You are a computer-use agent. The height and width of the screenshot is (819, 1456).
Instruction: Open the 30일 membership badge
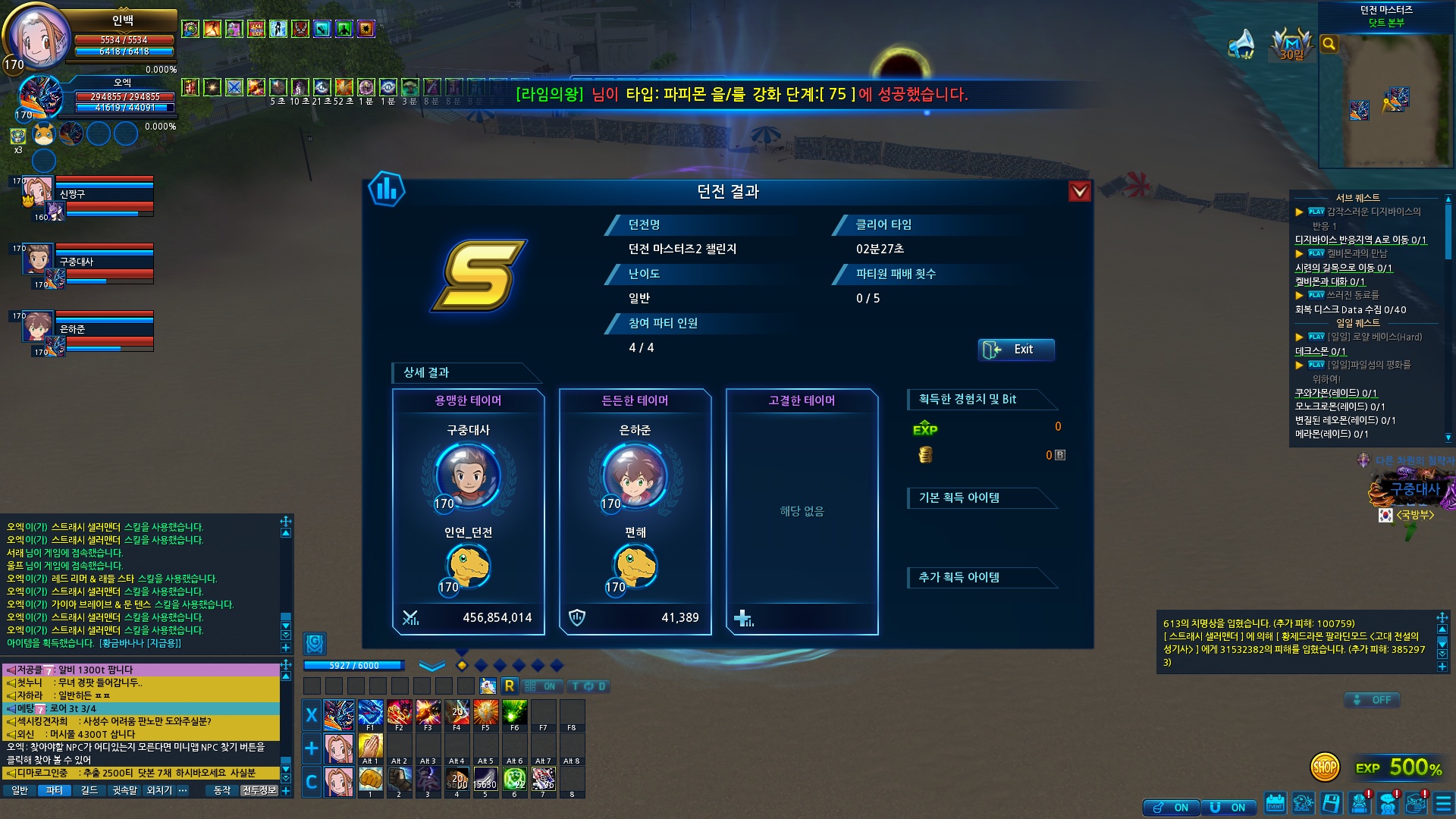click(x=1291, y=44)
